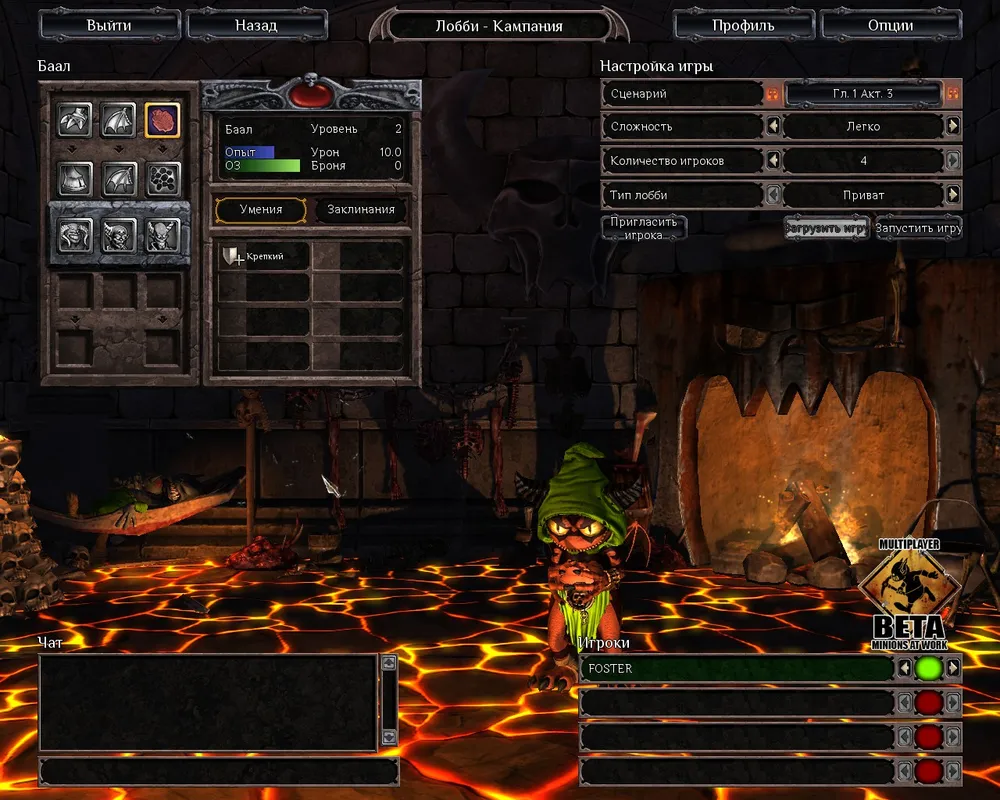Increase Сложность with the right arrow
1000x800 pixels.
[x=953, y=127]
